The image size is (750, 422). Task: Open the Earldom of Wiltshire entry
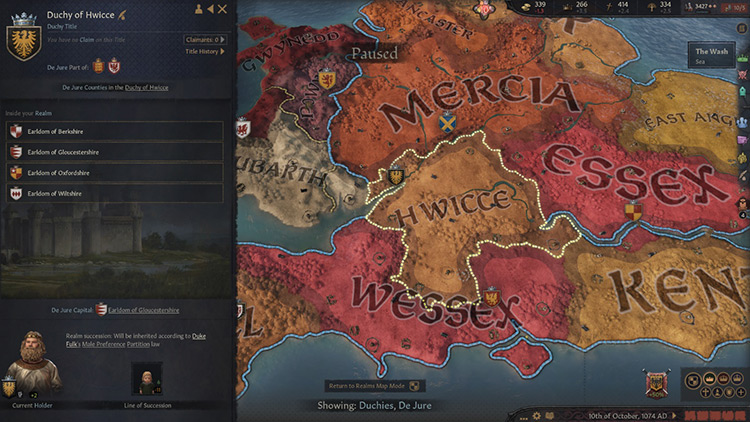[x=115, y=193]
